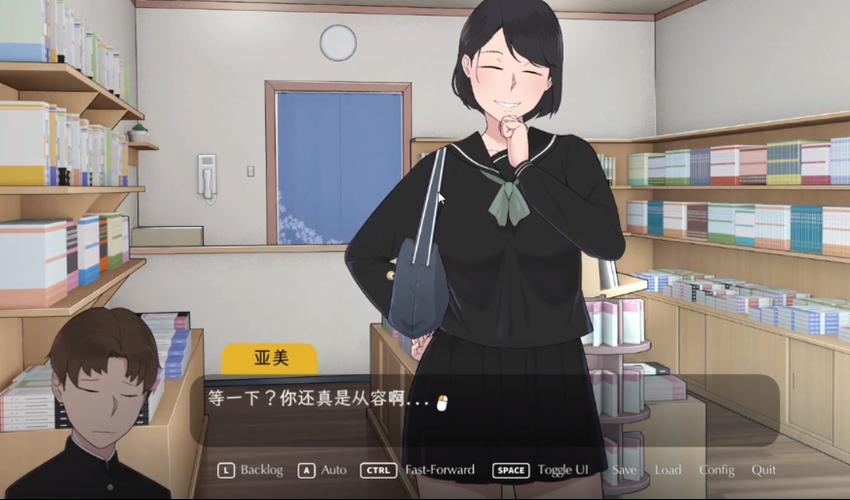Choose Quit from the bottom menu
The height and width of the screenshot is (500, 850).
click(763, 470)
